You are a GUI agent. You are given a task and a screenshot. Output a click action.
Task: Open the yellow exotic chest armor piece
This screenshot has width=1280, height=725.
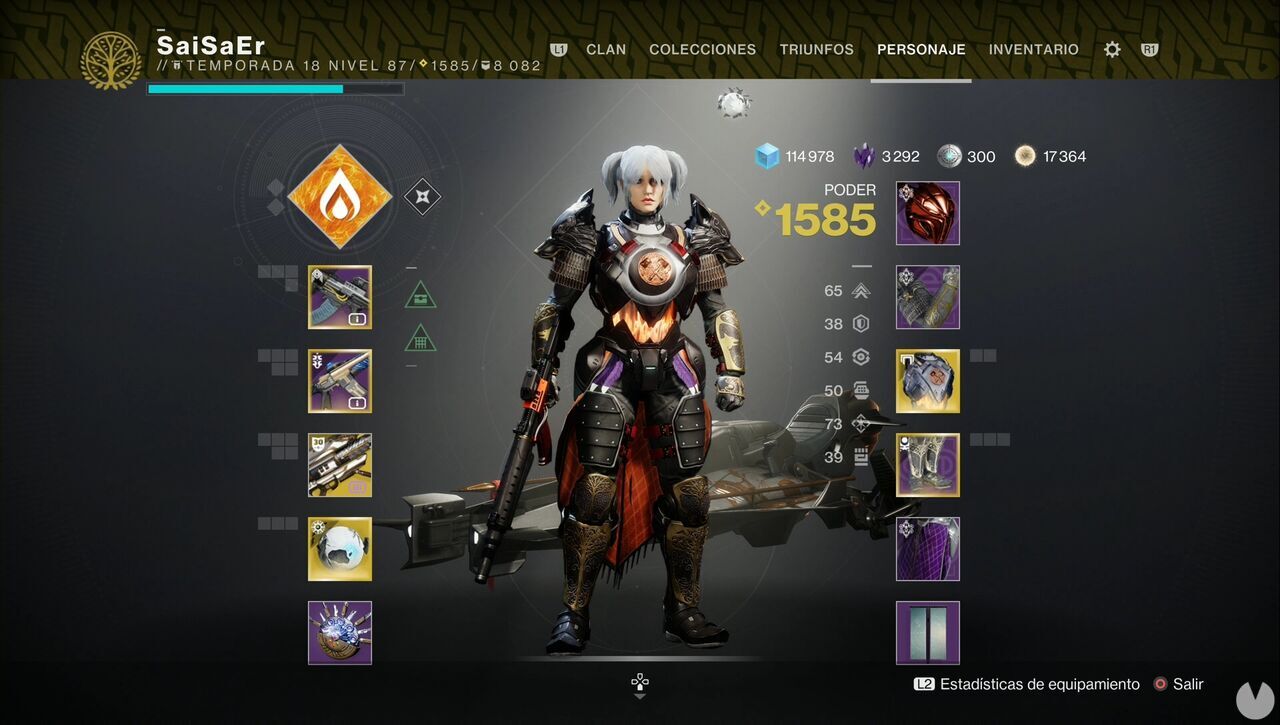[x=927, y=381]
